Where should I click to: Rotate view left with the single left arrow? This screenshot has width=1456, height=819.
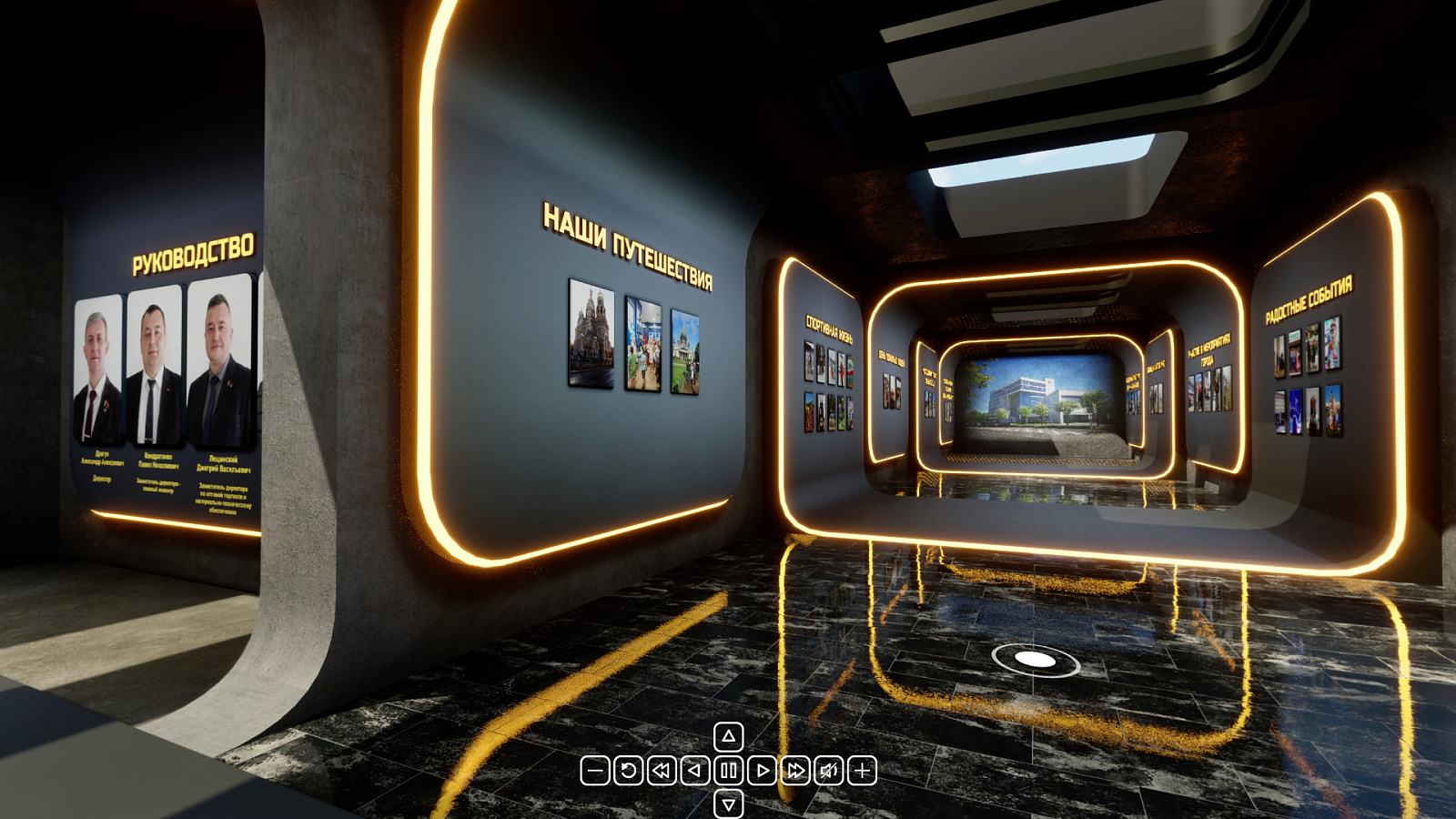pos(695,771)
